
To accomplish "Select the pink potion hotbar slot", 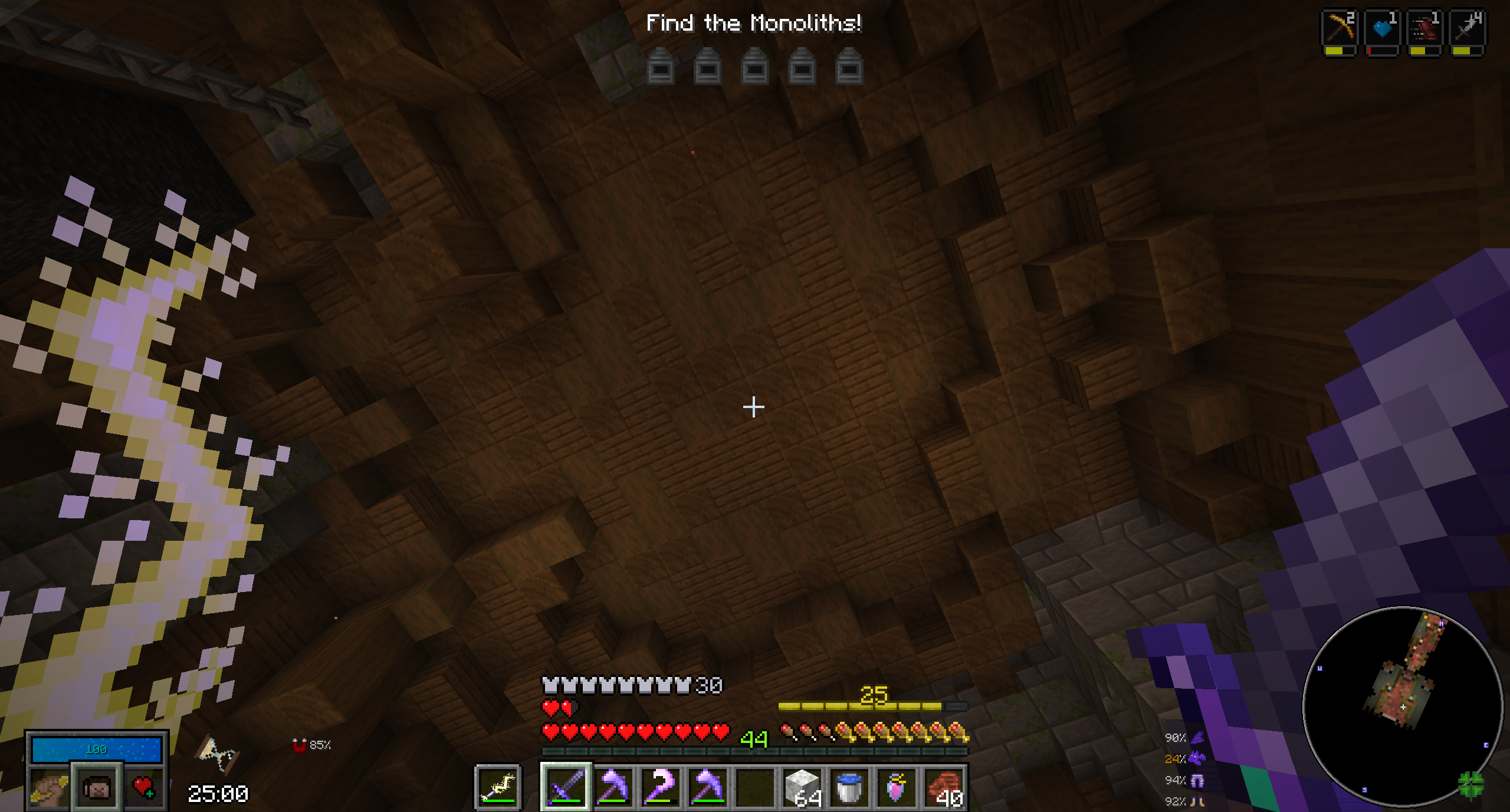I will click(x=897, y=787).
